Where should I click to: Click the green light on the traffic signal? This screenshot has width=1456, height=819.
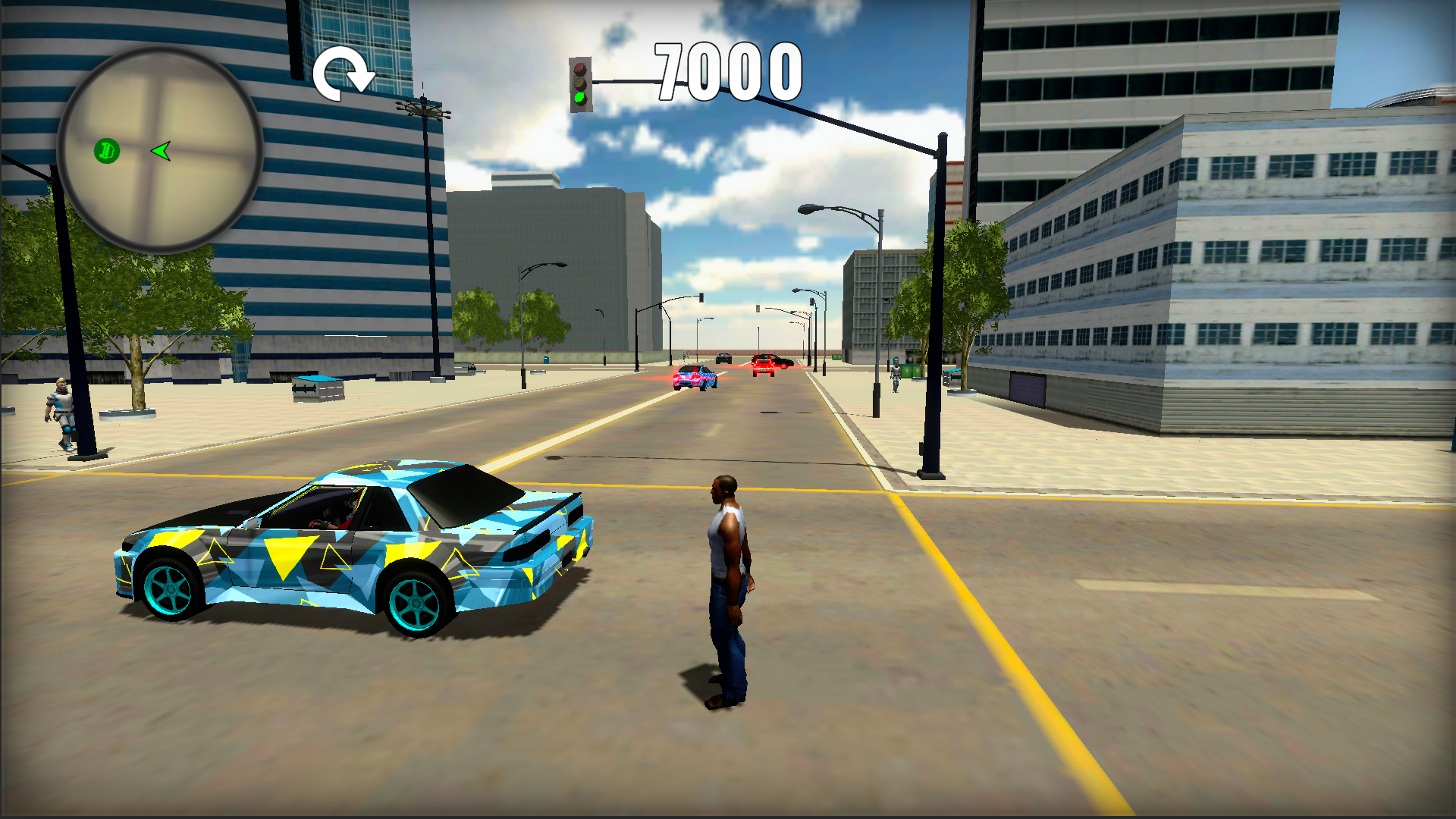(x=579, y=97)
